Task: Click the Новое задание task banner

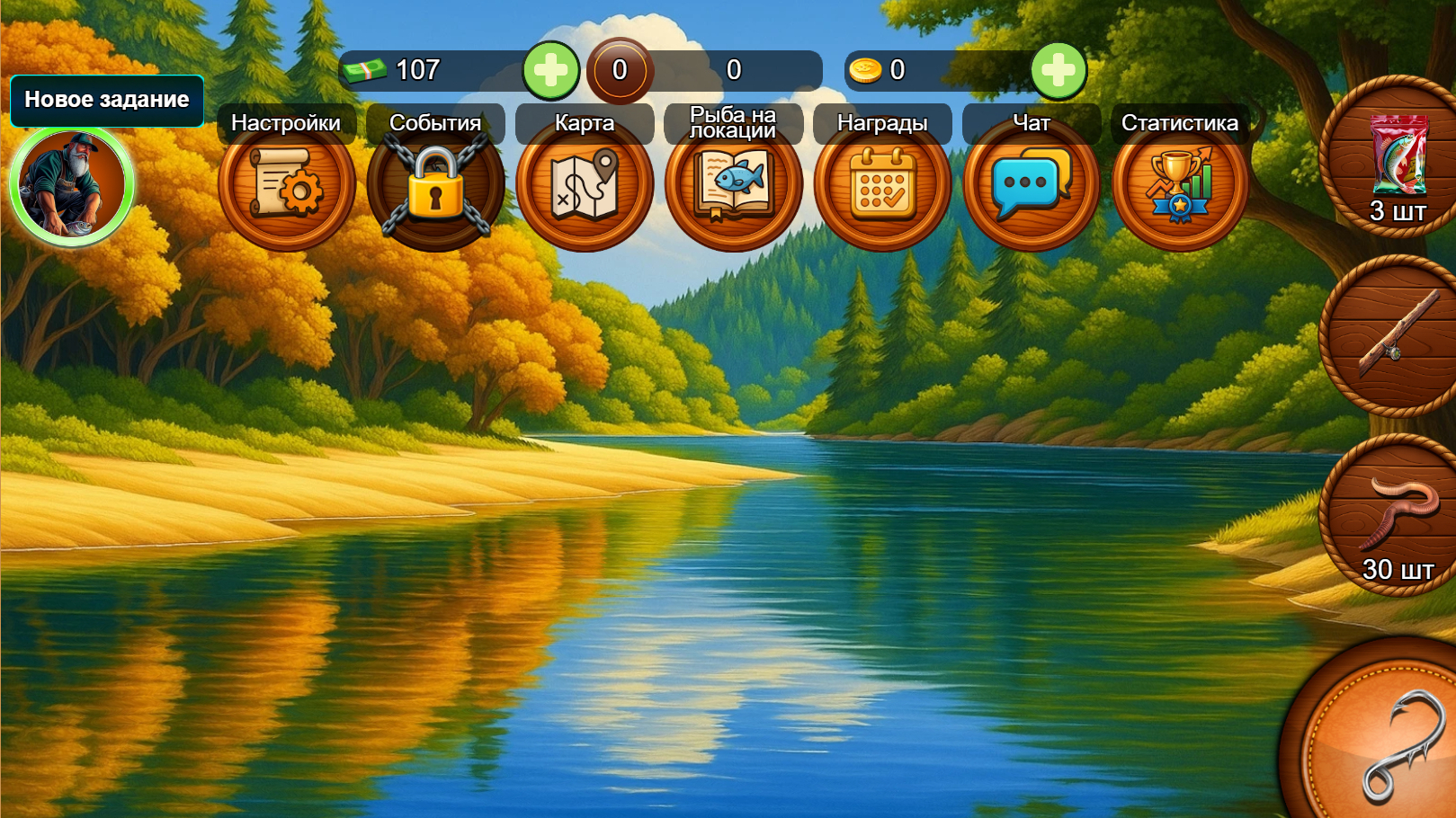Action: coord(107,100)
